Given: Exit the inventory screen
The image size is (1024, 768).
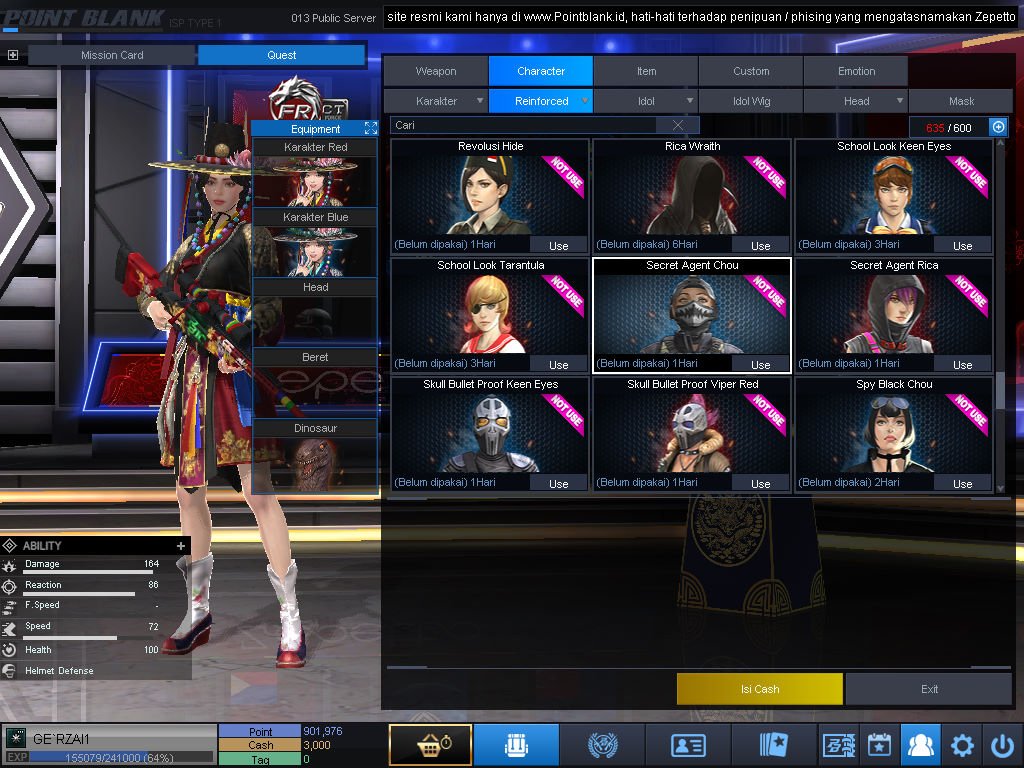Looking at the screenshot, I should pyautogui.click(x=929, y=689).
